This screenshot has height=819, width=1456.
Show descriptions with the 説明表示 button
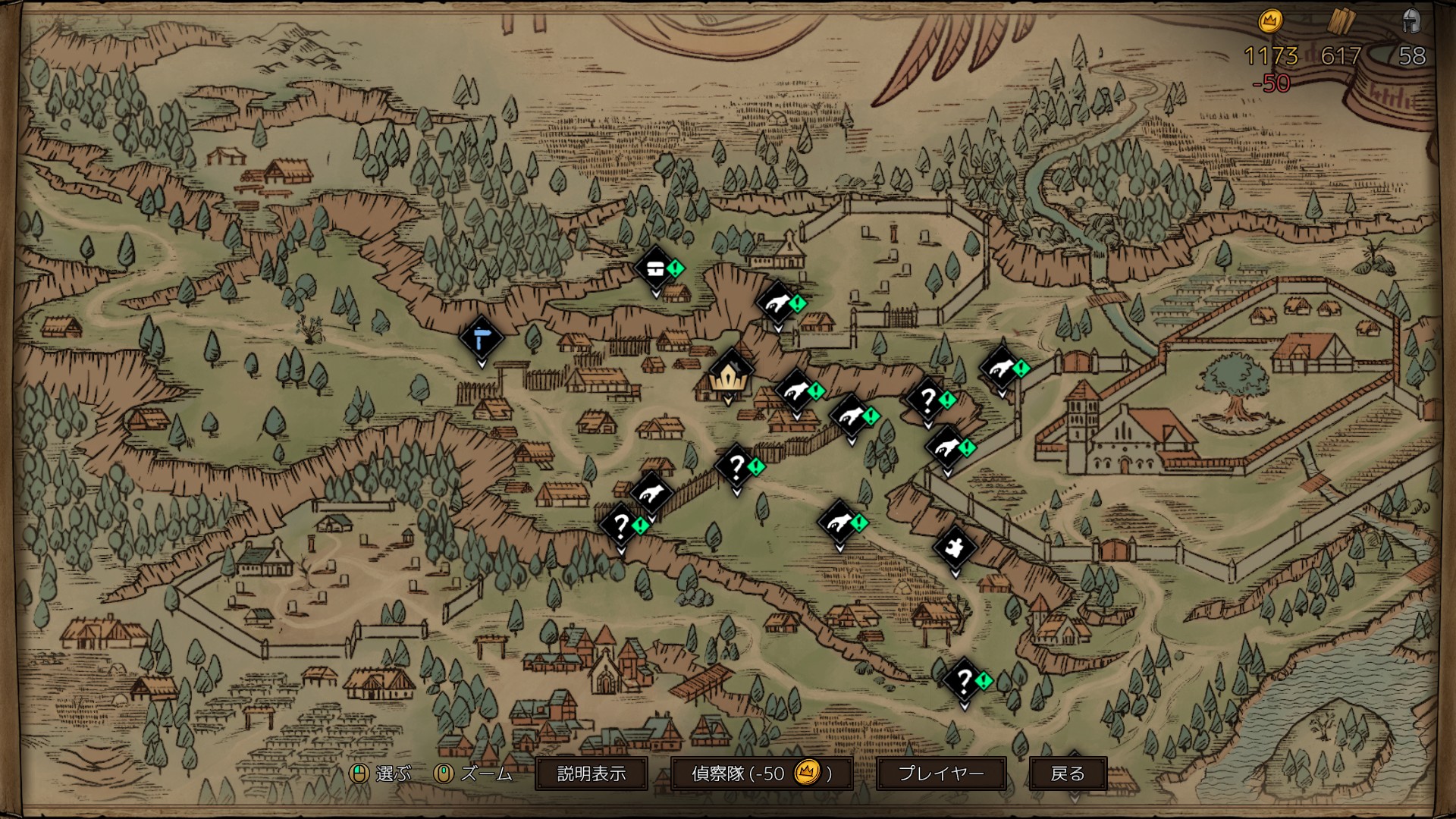pos(591,773)
